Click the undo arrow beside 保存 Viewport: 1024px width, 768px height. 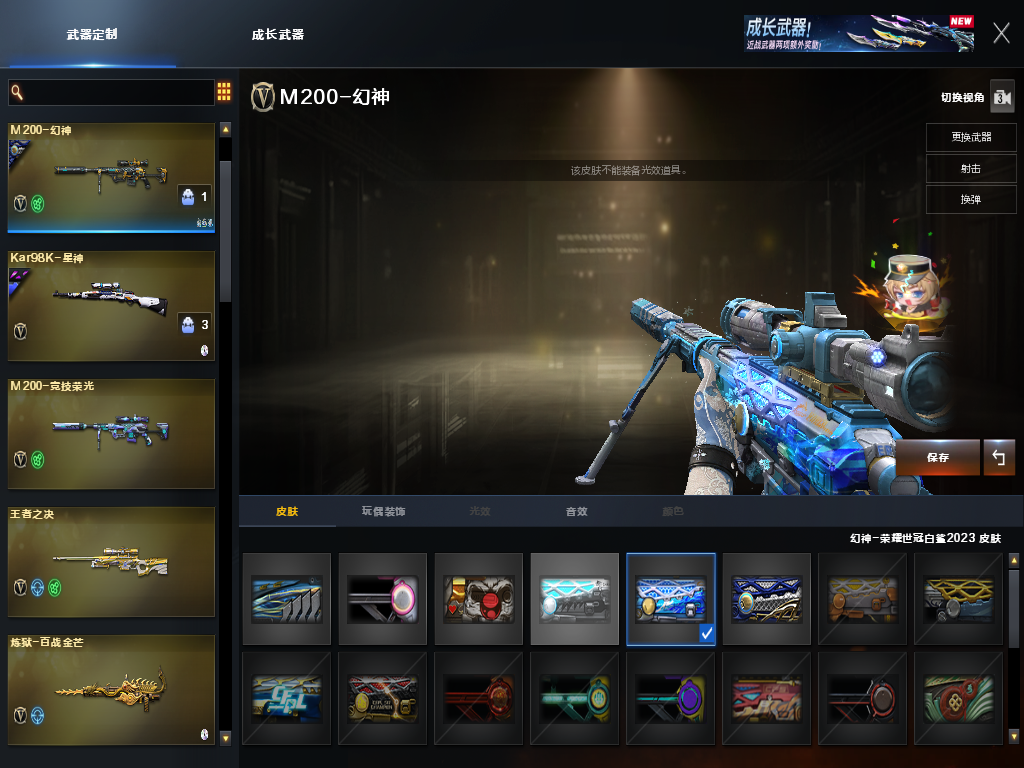[x=998, y=457]
